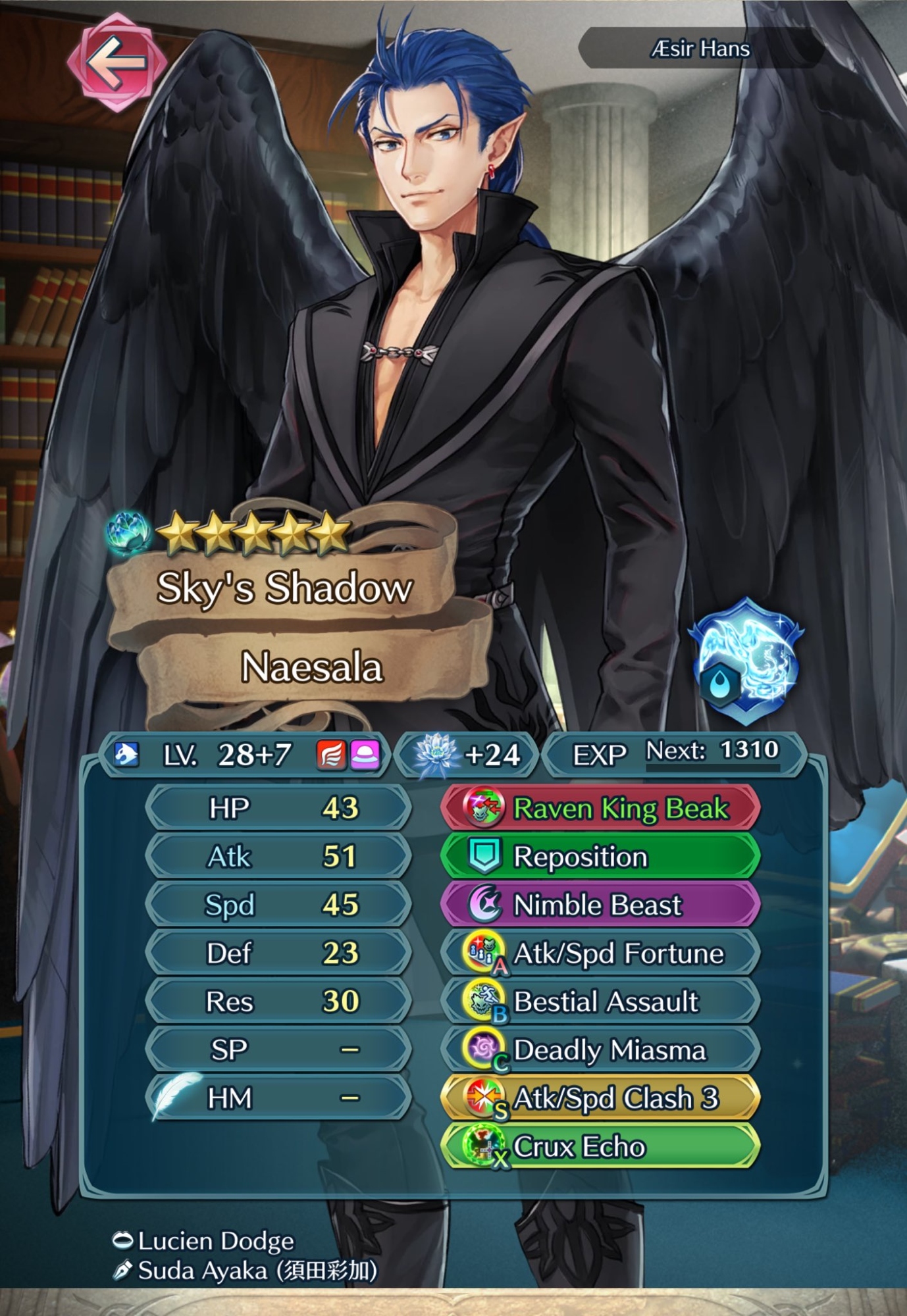
Task: Open the Atk/Spd Fortune A skill
Action: (600, 953)
